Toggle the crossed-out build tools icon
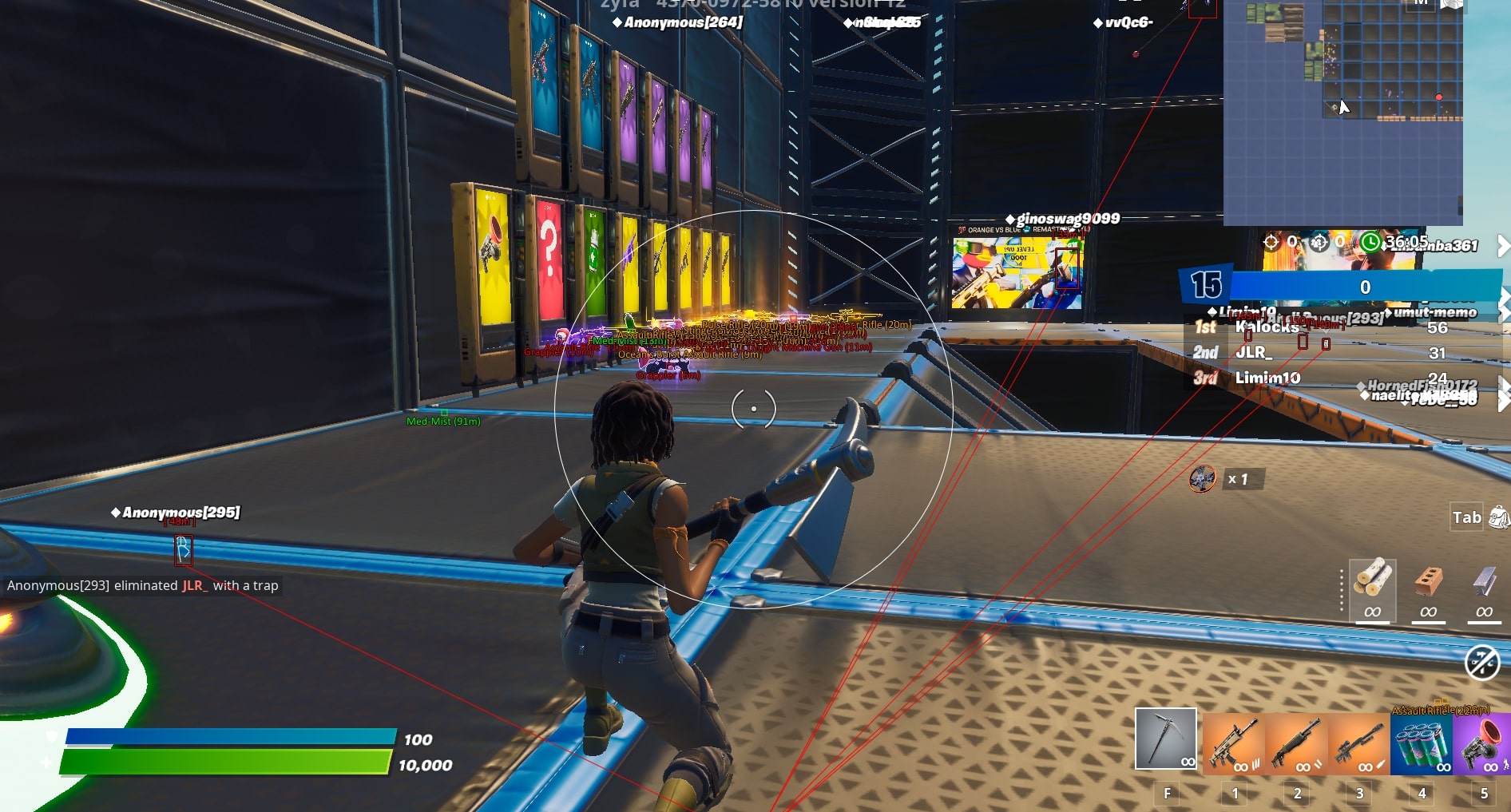Screen dimensions: 1511x812 click(x=1482, y=662)
